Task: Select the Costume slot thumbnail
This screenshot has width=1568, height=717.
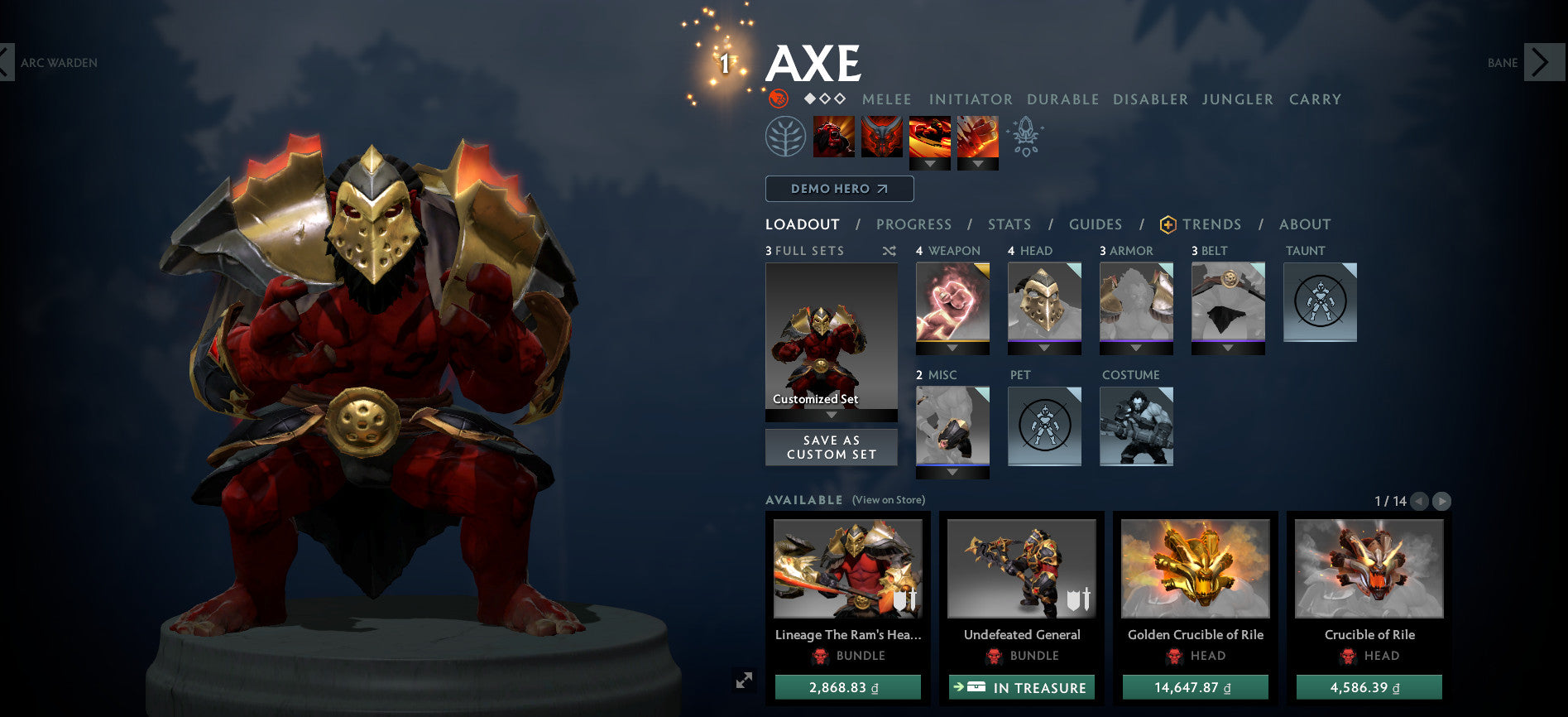Action: tap(1136, 426)
